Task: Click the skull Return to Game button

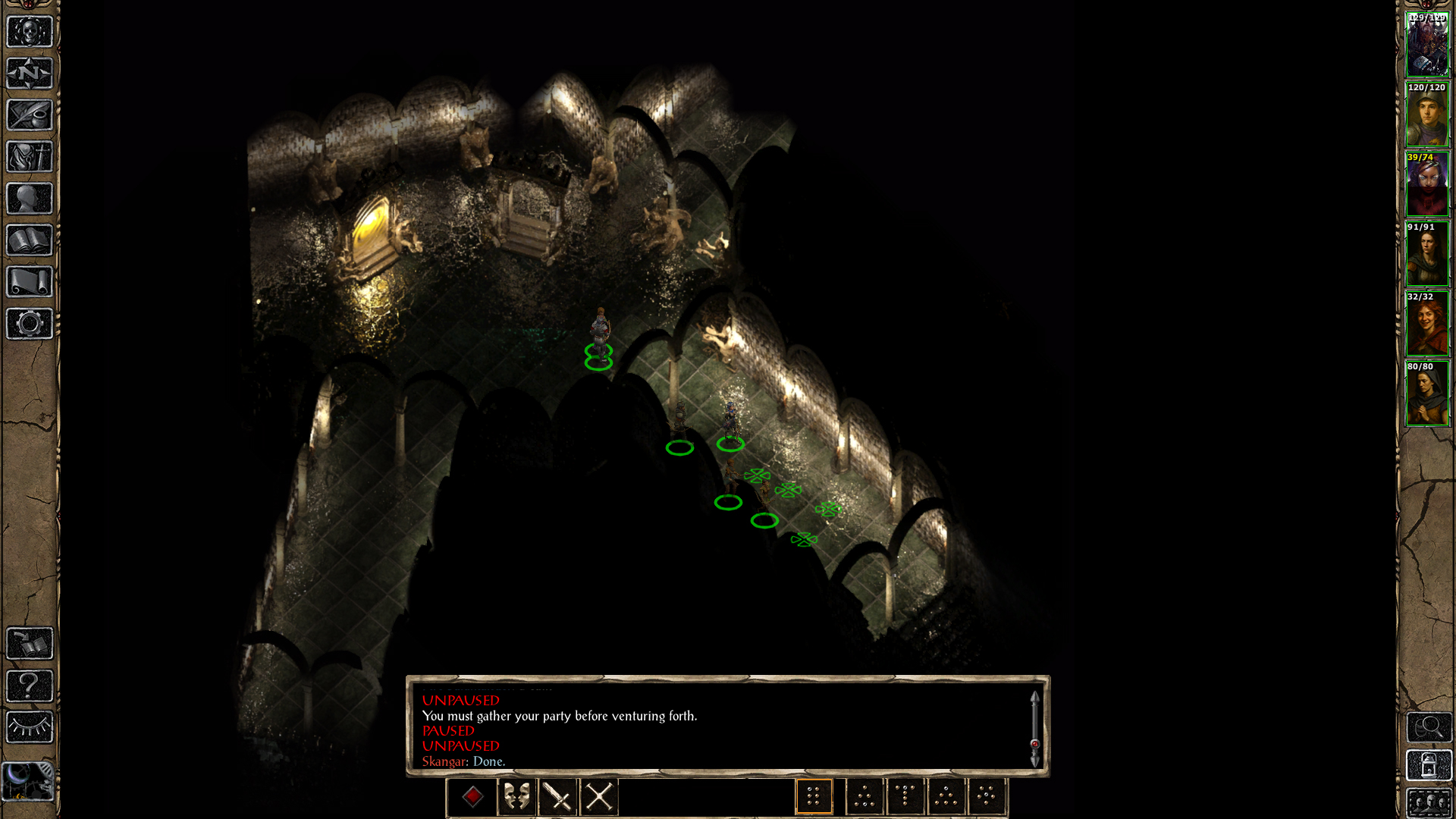Action: (30, 32)
